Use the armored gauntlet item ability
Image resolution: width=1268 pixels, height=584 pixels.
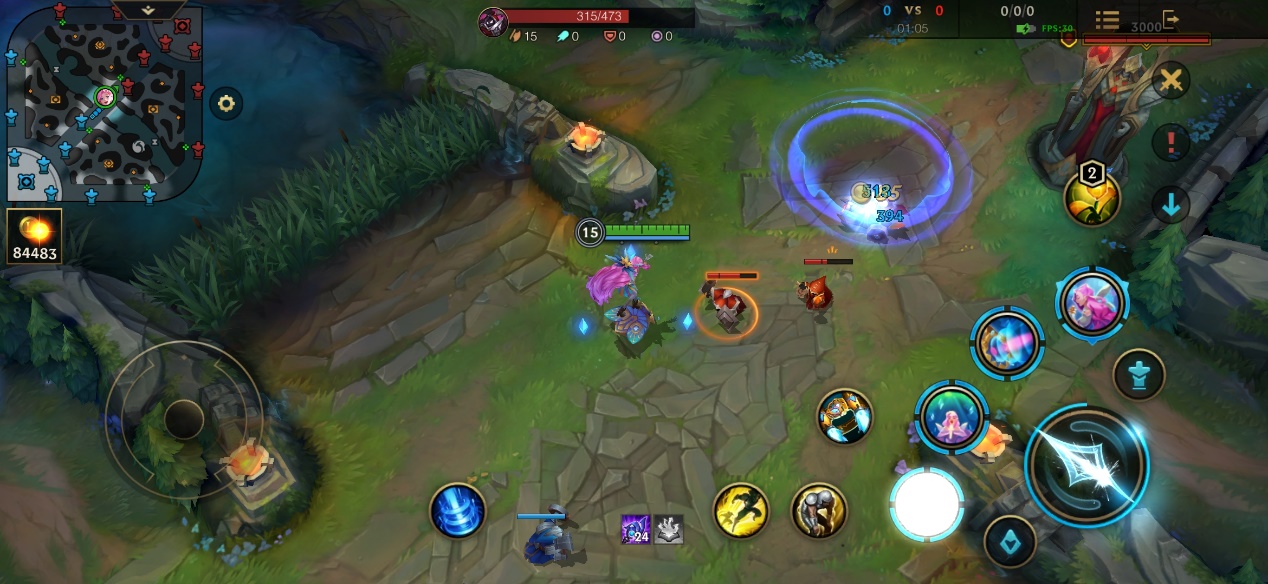[x=844, y=416]
